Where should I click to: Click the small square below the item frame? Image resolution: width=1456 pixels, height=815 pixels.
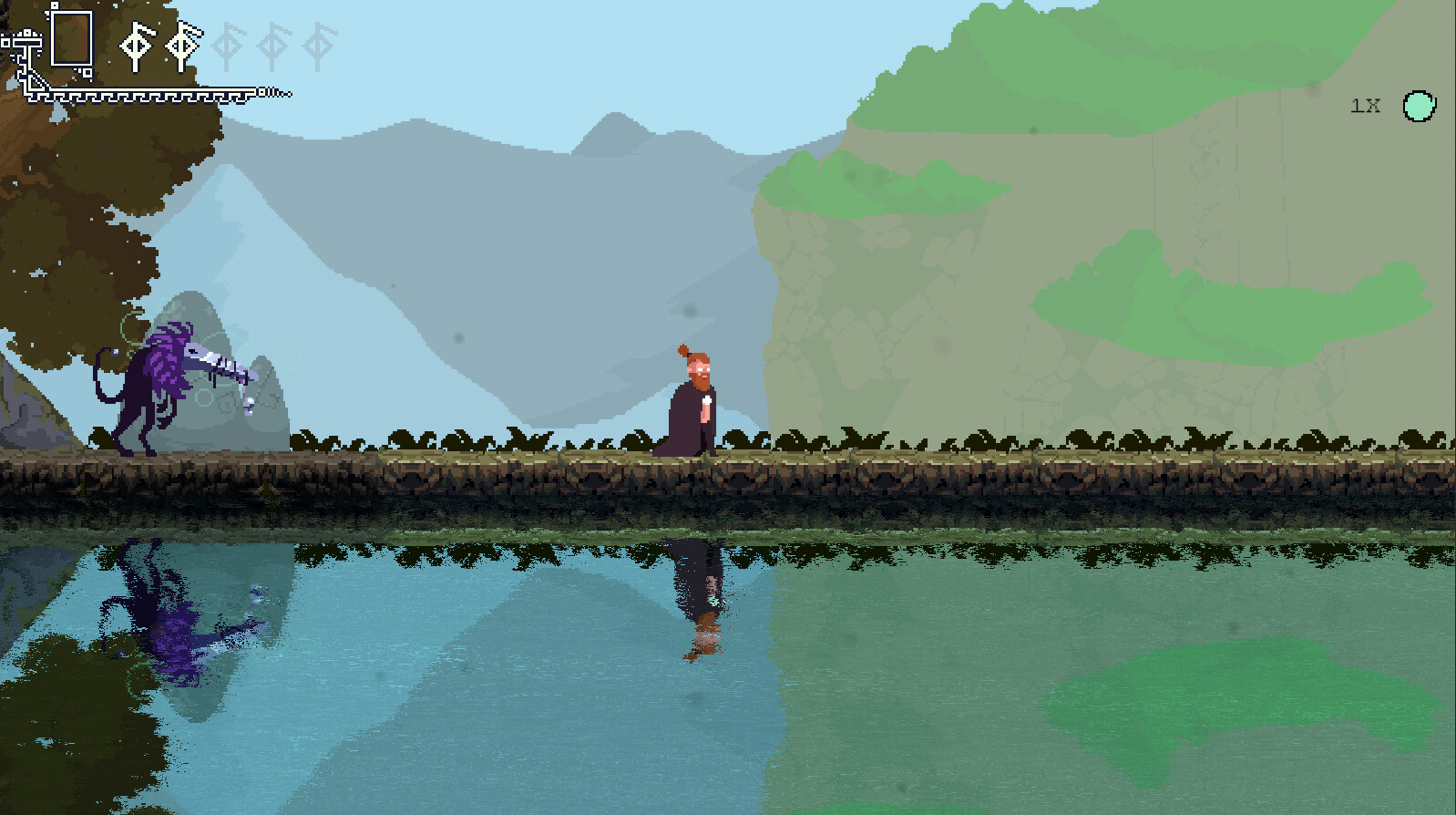click(x=87, y=73)
